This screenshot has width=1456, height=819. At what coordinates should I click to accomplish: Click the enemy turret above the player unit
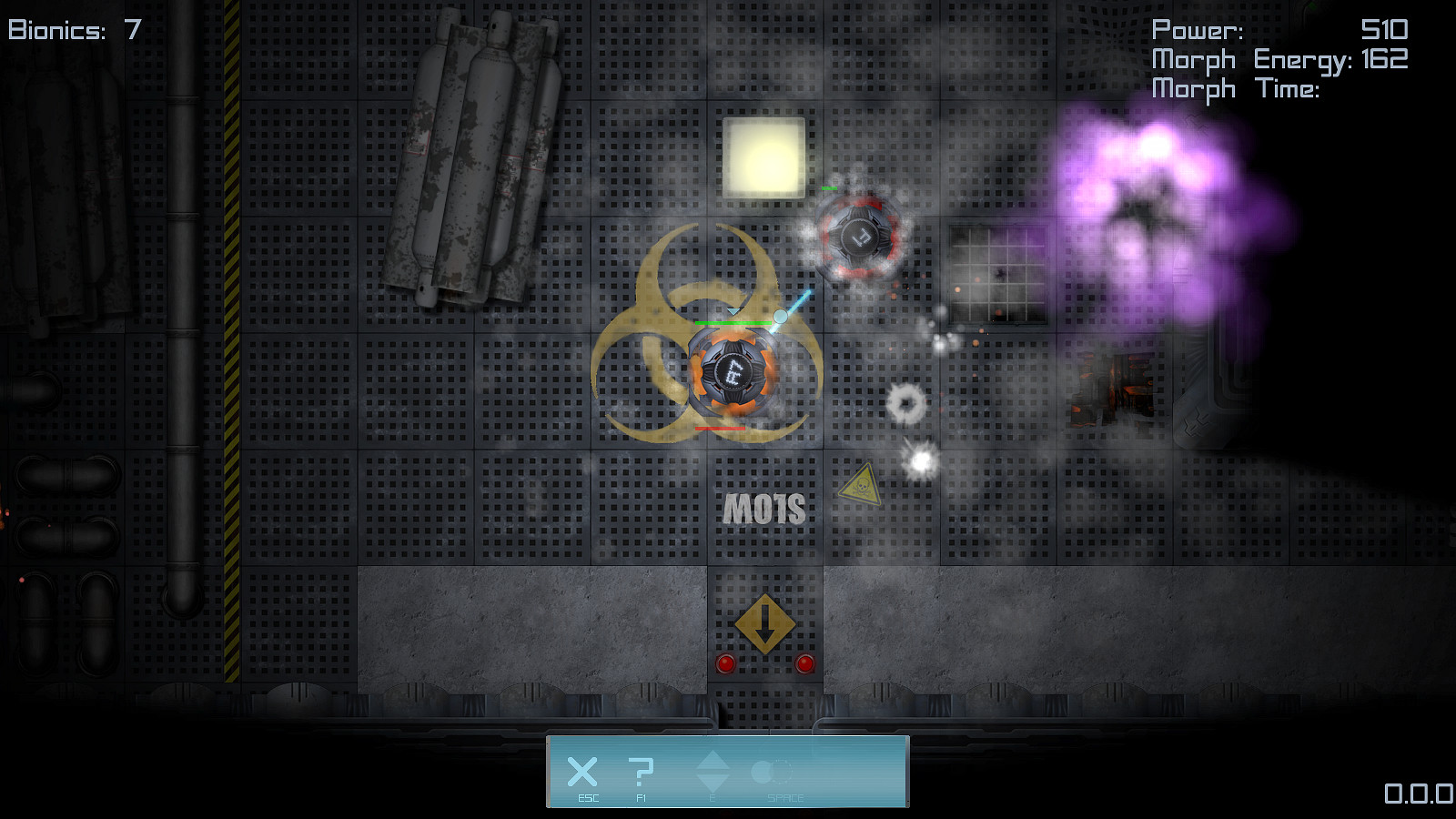tap(859, 238)
